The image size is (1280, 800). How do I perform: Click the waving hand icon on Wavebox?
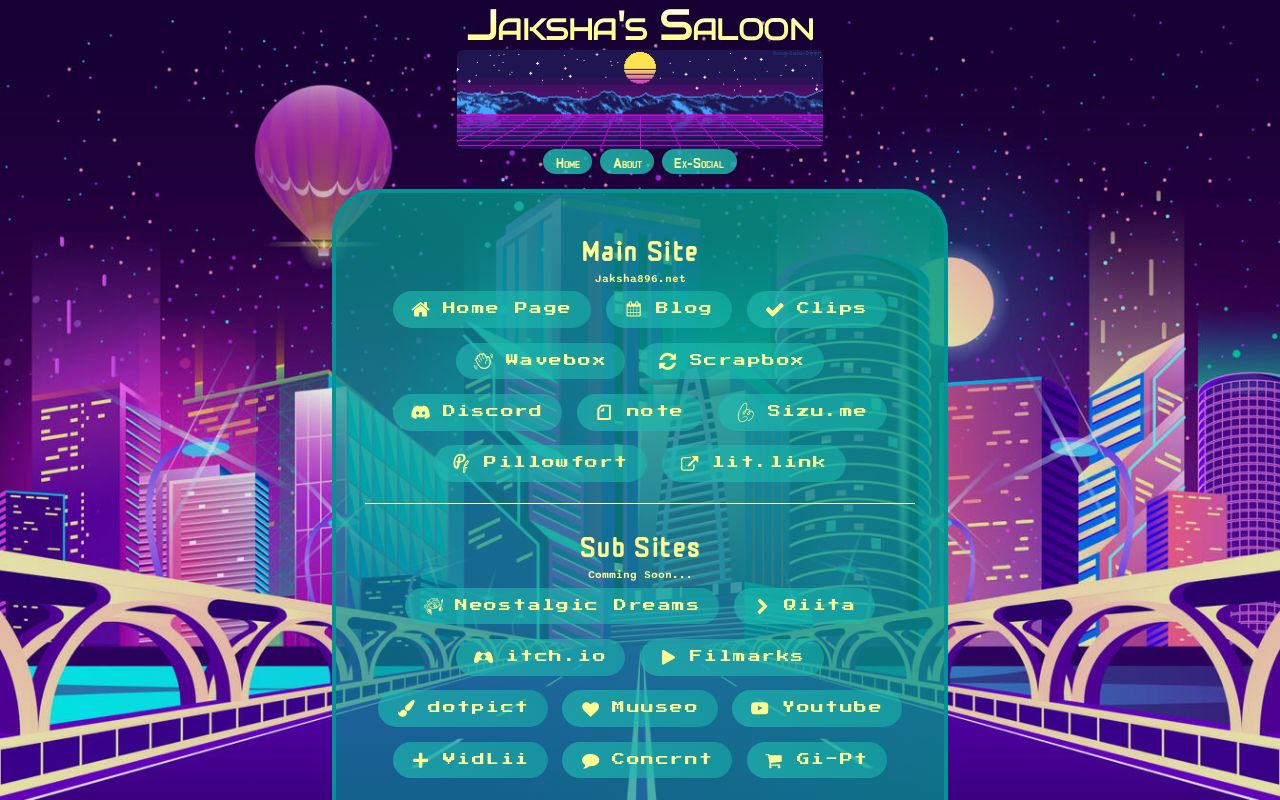tap(483, 360)
